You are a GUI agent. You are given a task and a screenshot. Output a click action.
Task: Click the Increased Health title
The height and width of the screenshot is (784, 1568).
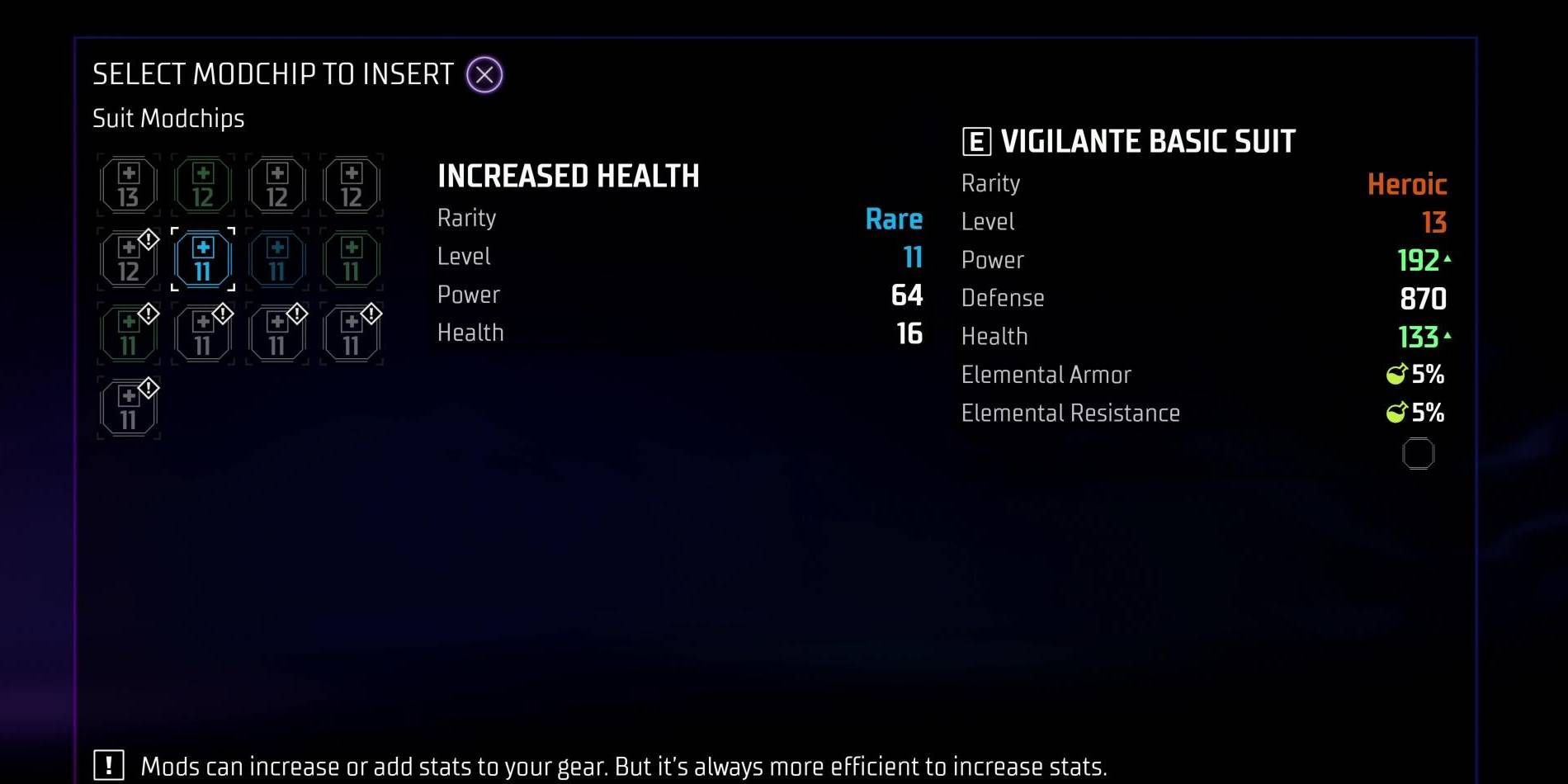(568, 176)
